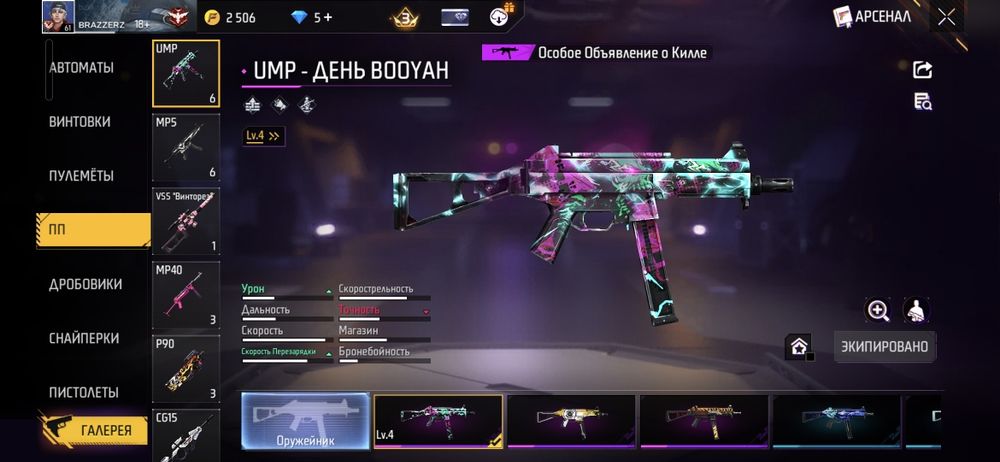Choose the VSS Винторез weapon slot
The height and width of the screenshot is (462, 1000).
click(186, 221)
